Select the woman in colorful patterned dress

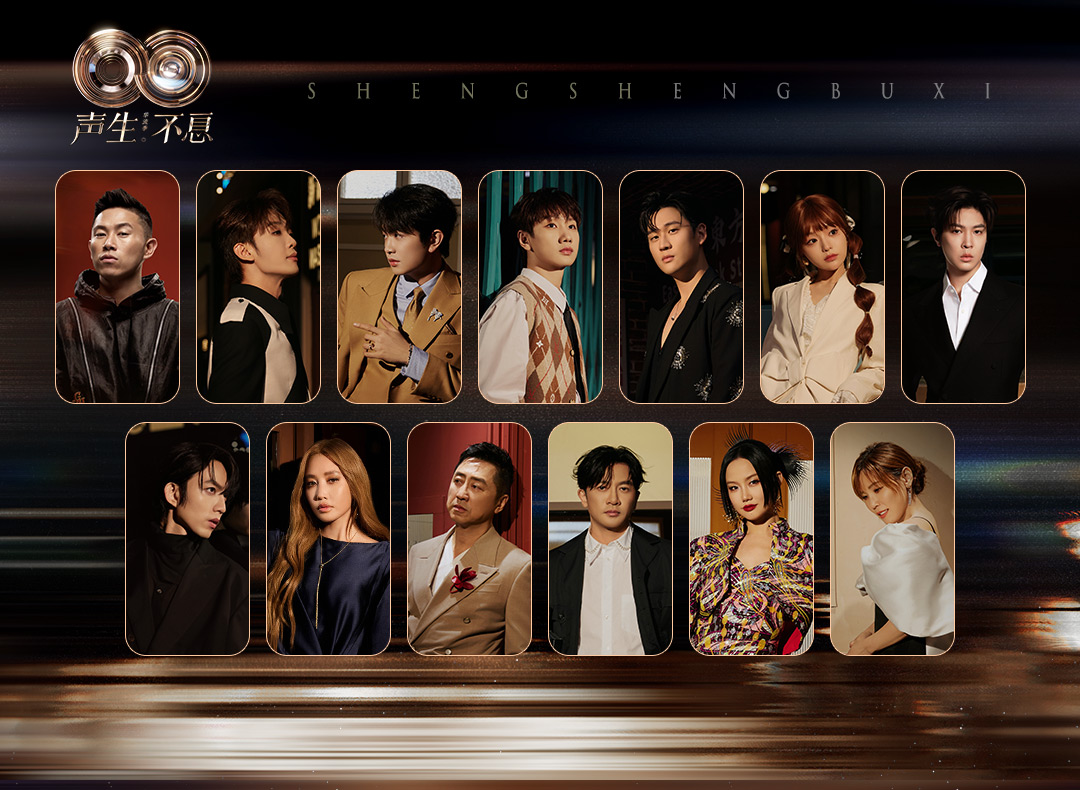click(x=751, y=539)
